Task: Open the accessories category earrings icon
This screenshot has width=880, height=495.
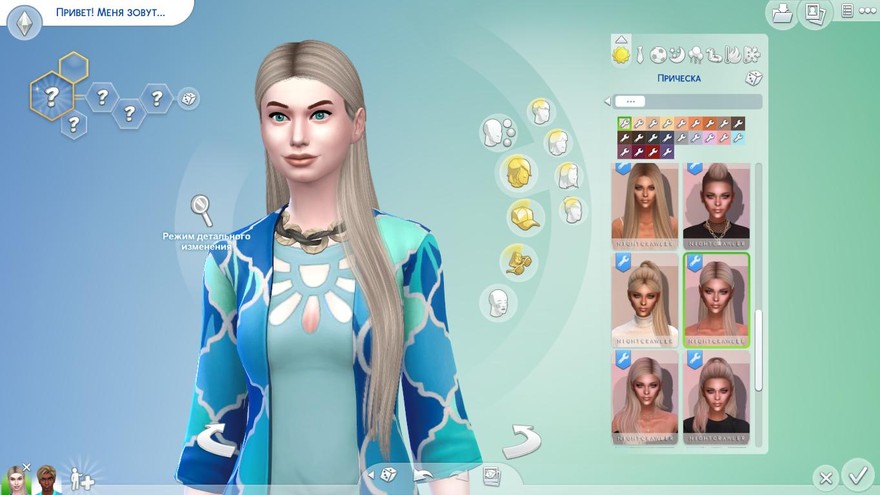Action: (x=517, y=258)
